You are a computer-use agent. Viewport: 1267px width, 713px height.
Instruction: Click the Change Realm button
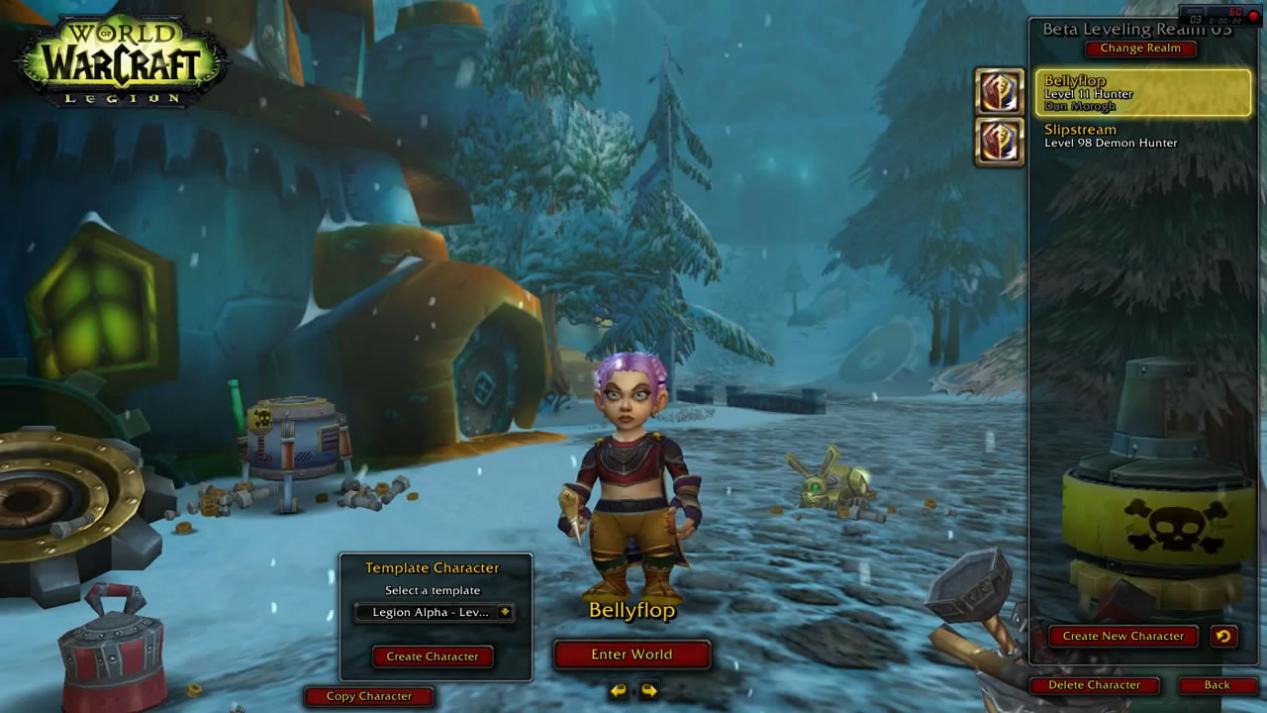tap(1140, 48)
